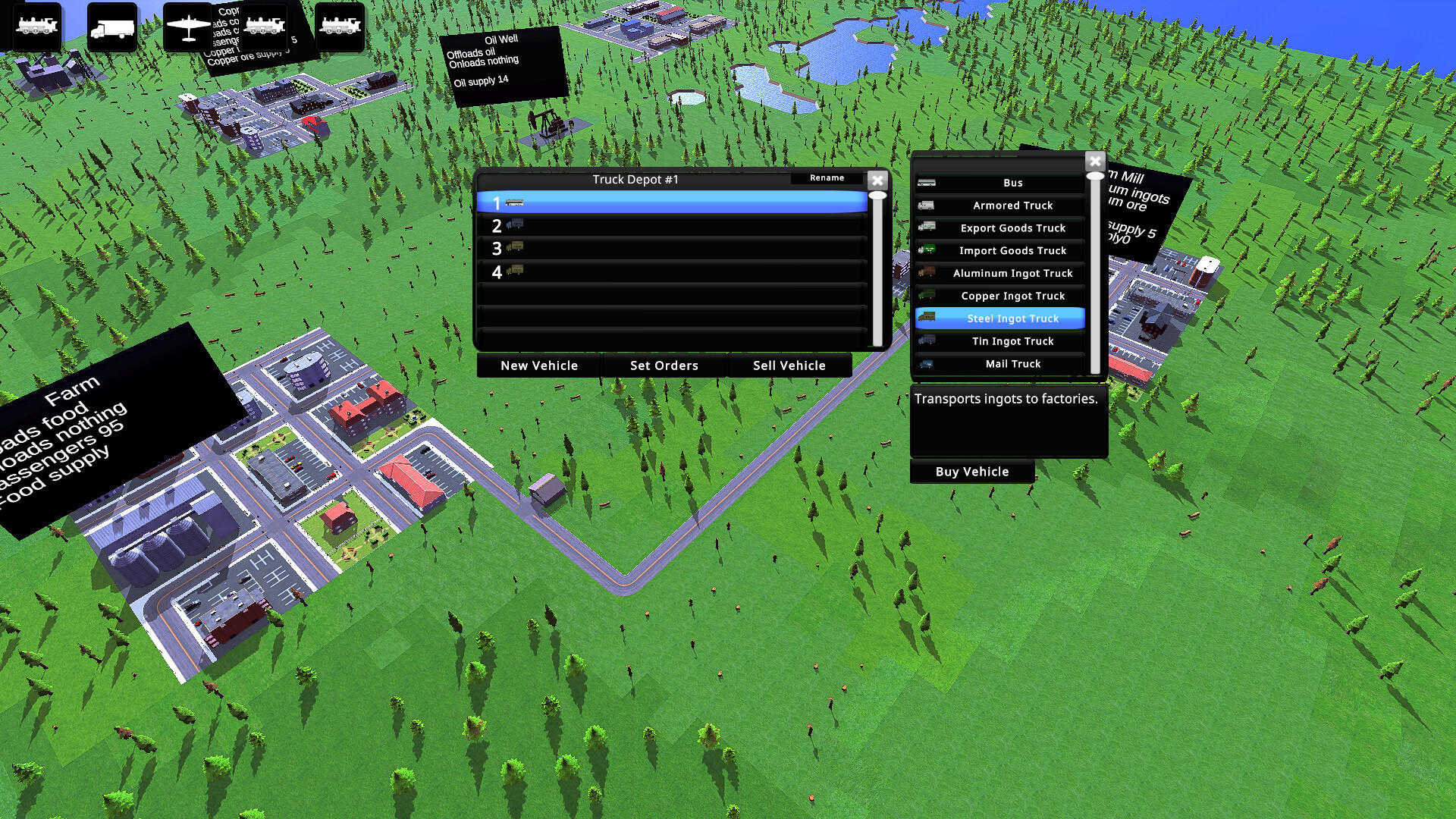Click New Vehicle in the depot panel
This screenshot has height=819, width=1456.
(538, 366)
